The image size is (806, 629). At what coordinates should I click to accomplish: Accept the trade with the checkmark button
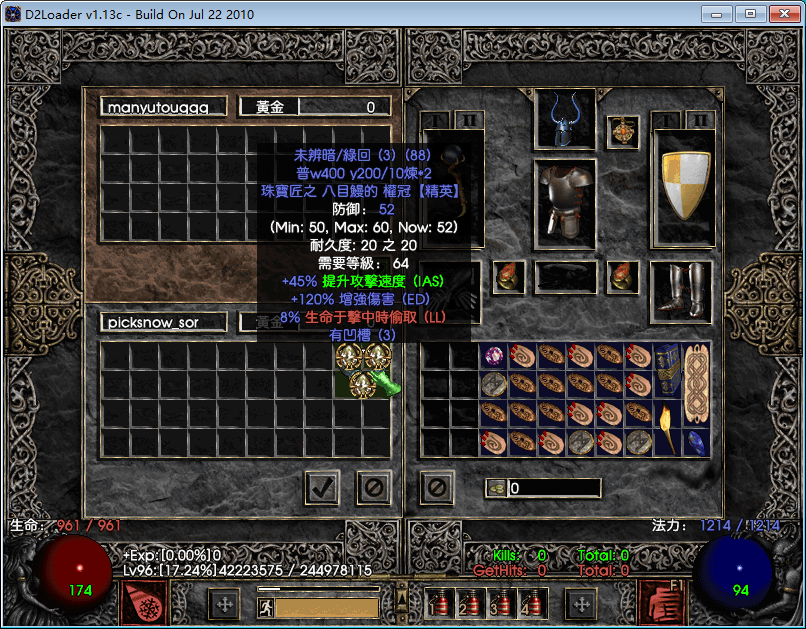322,488
